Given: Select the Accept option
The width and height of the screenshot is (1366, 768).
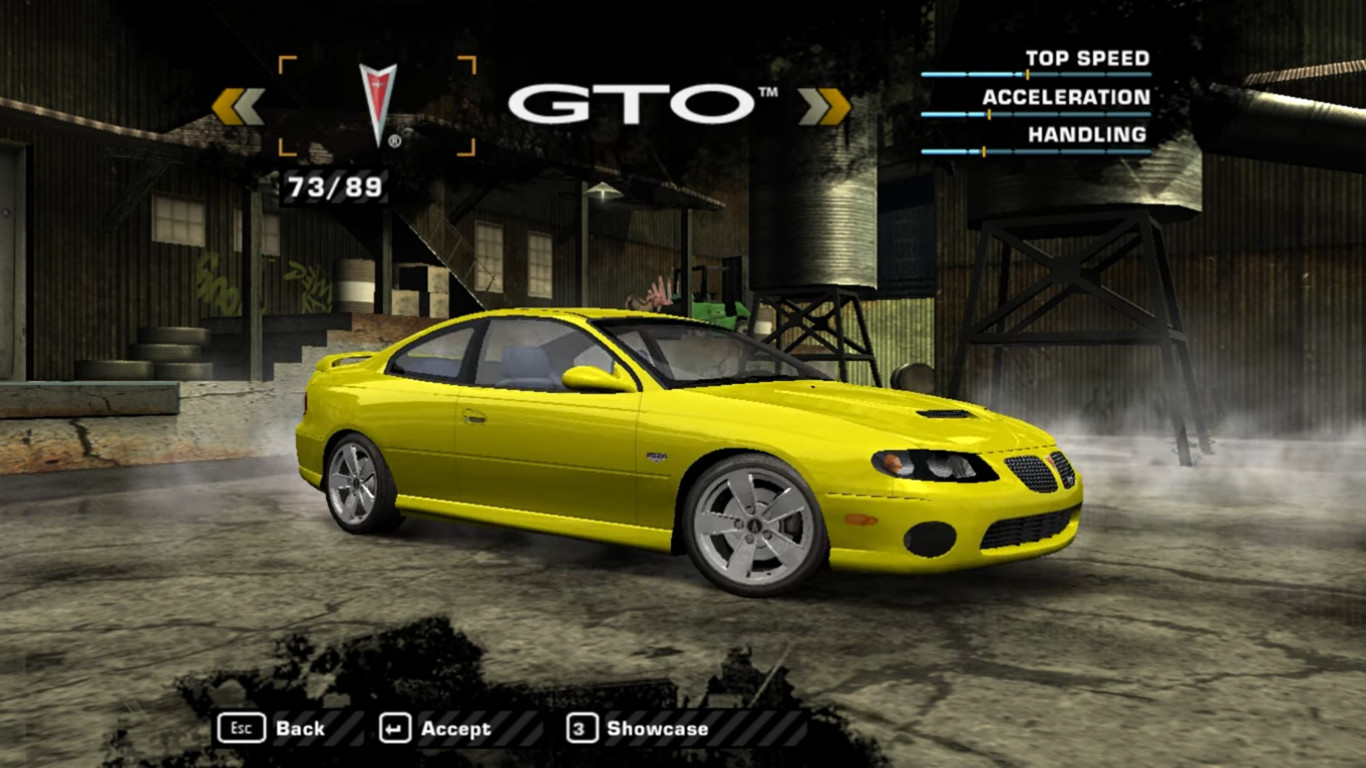Looking at the screenshot, I should point(458,728).
